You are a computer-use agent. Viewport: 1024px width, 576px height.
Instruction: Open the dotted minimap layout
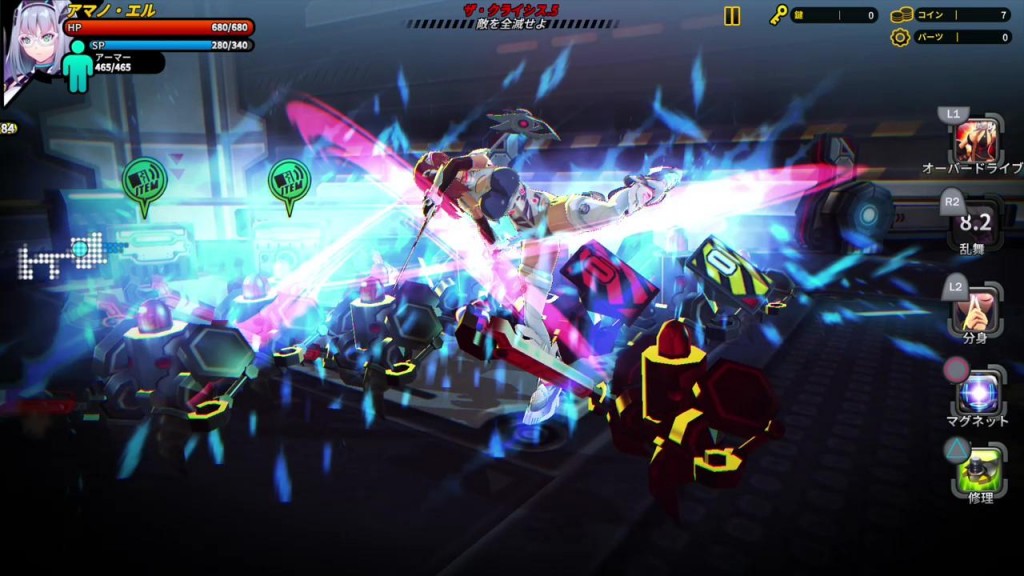coord(62,257)
